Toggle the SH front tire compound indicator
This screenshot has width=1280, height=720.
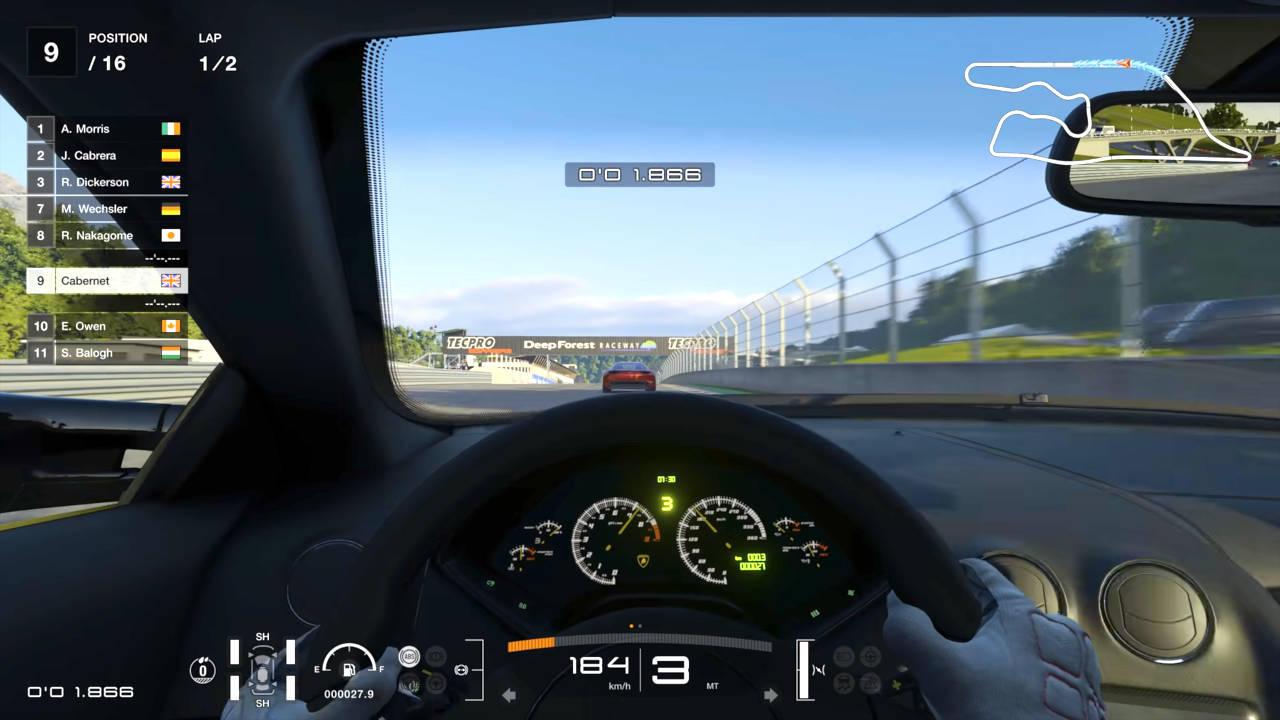coord(263,636)
